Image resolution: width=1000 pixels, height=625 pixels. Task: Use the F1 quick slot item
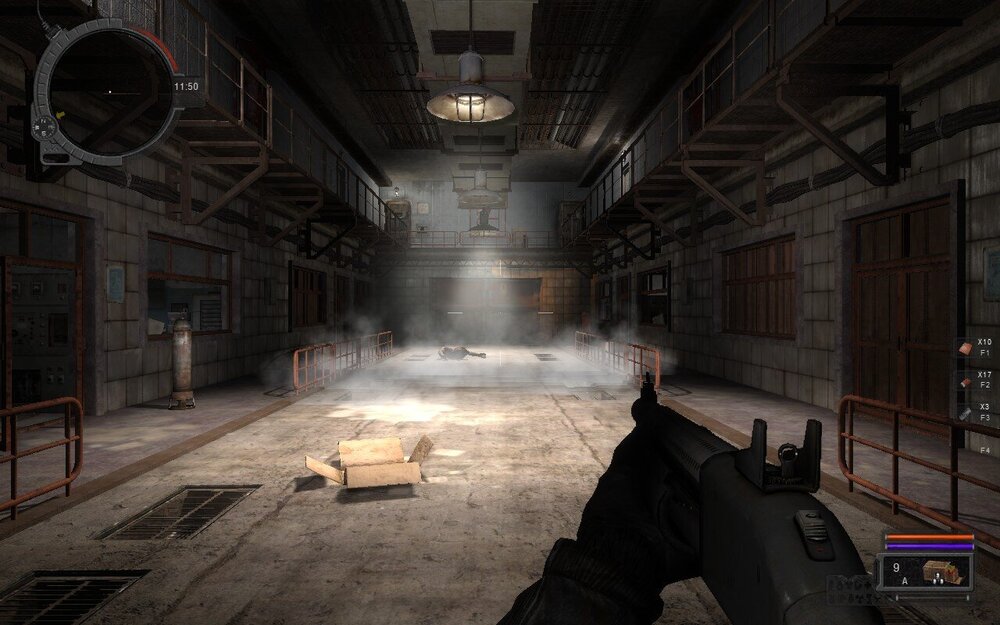click(x=965, y=347)
